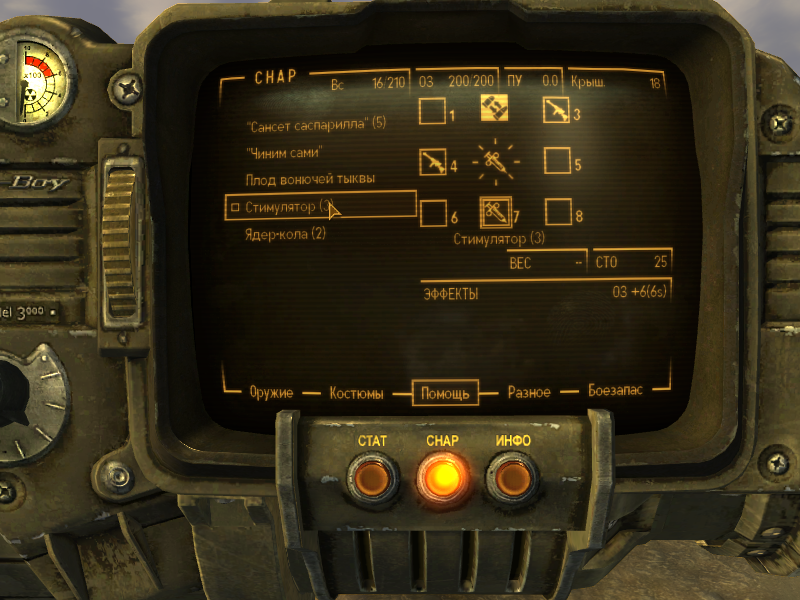This screenshot has height=600, width=800.
Task: Choose empty hotkey slot 5
Action: [x=557, y=160]
